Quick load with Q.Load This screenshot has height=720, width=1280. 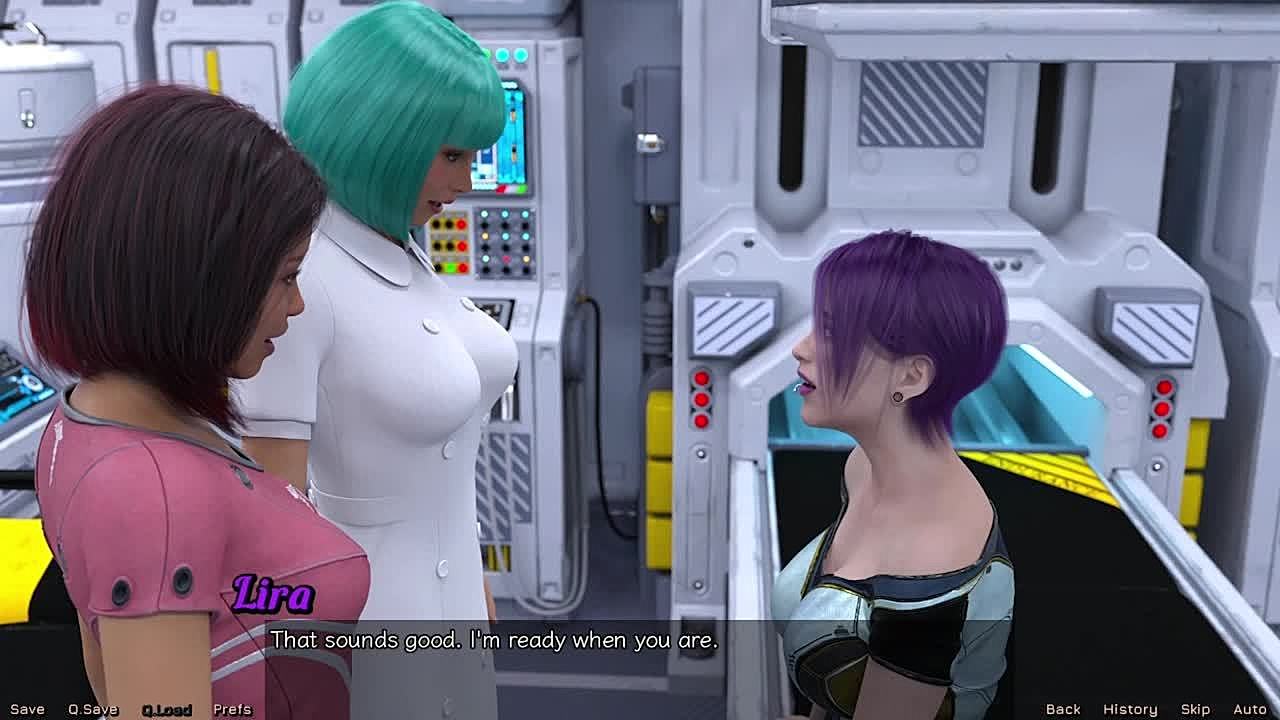point(166,709)
